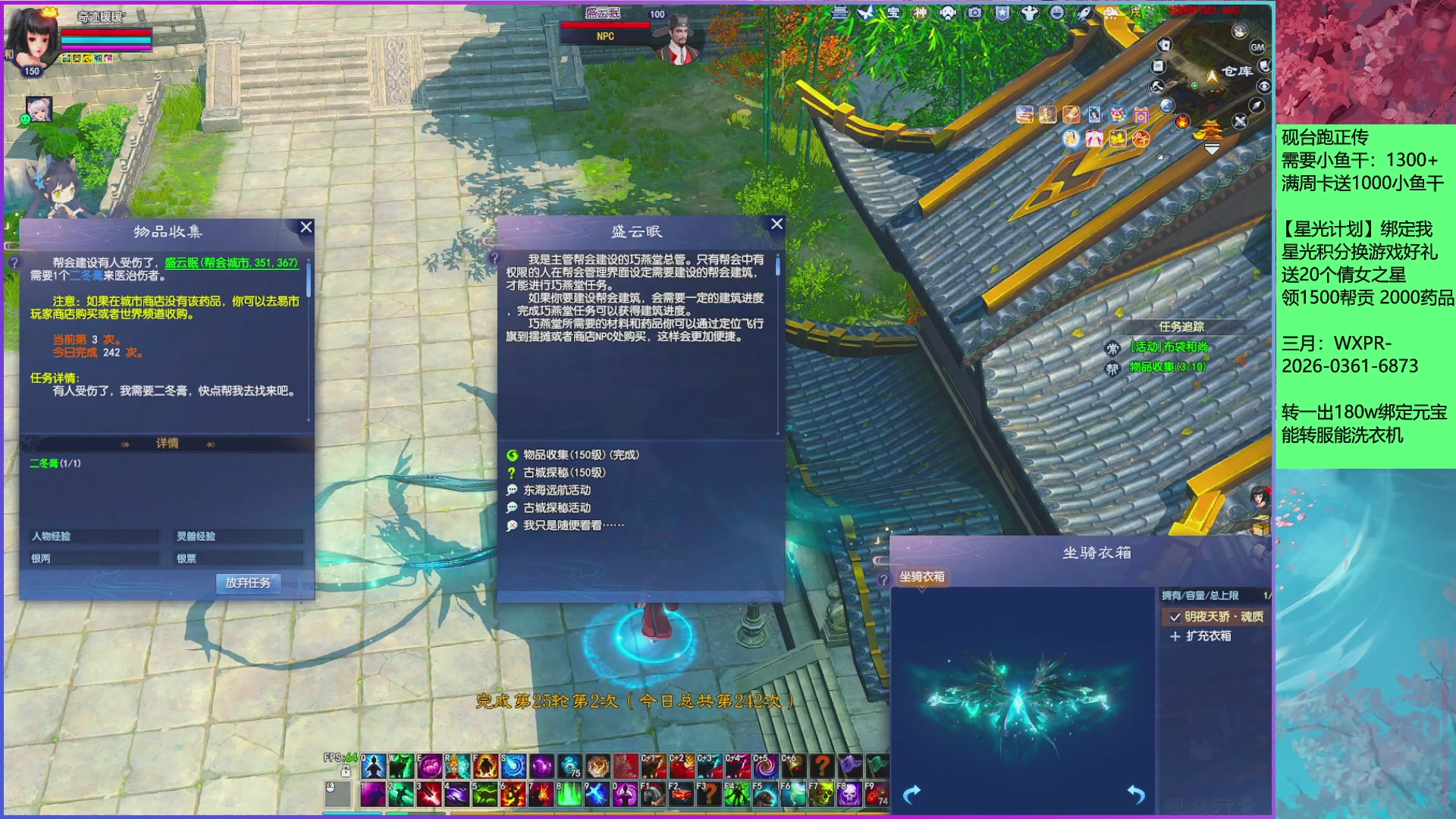This screenshot has height=819, width=1456.
Task: Select the scroll-shaped event icon below the minimap
Action: tap(1159, 64)
